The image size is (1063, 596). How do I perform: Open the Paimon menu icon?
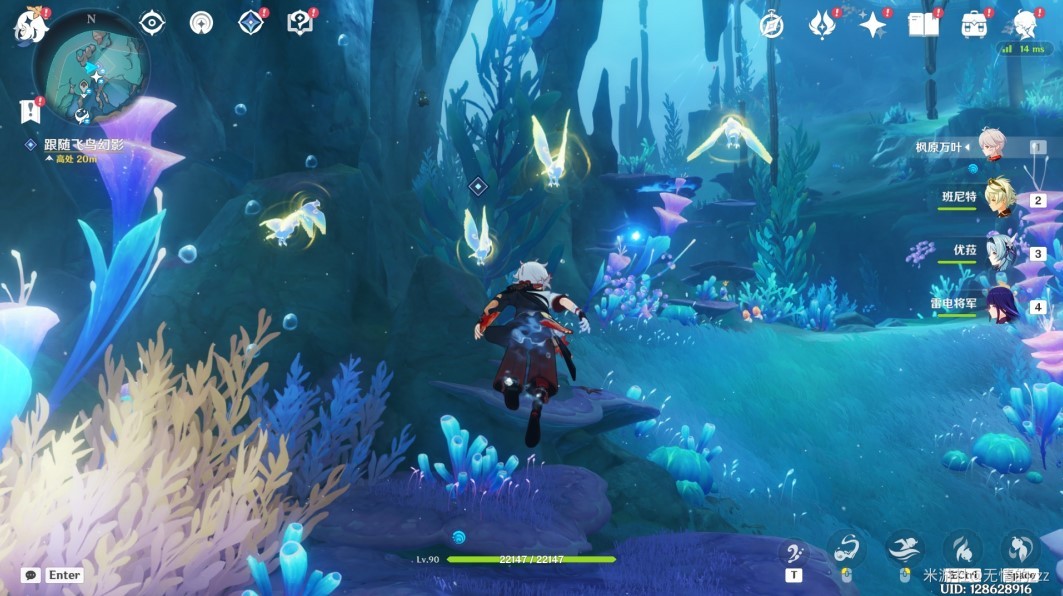click(x=30, y=24)
